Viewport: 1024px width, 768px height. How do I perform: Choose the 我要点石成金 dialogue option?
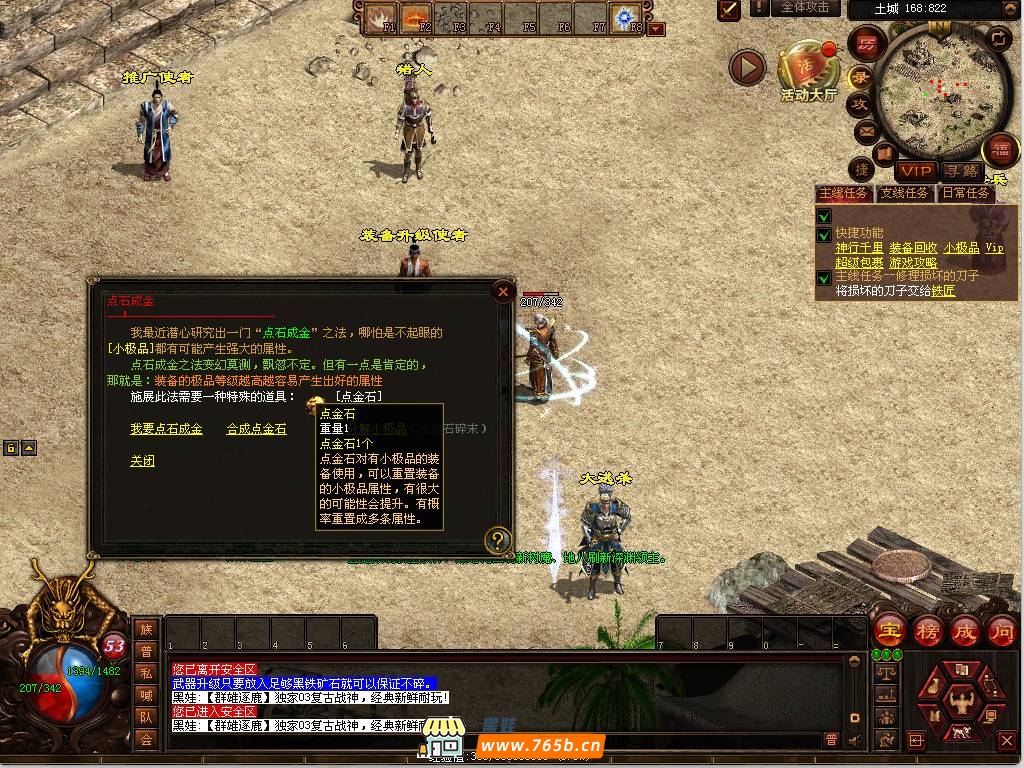[166, 429]
